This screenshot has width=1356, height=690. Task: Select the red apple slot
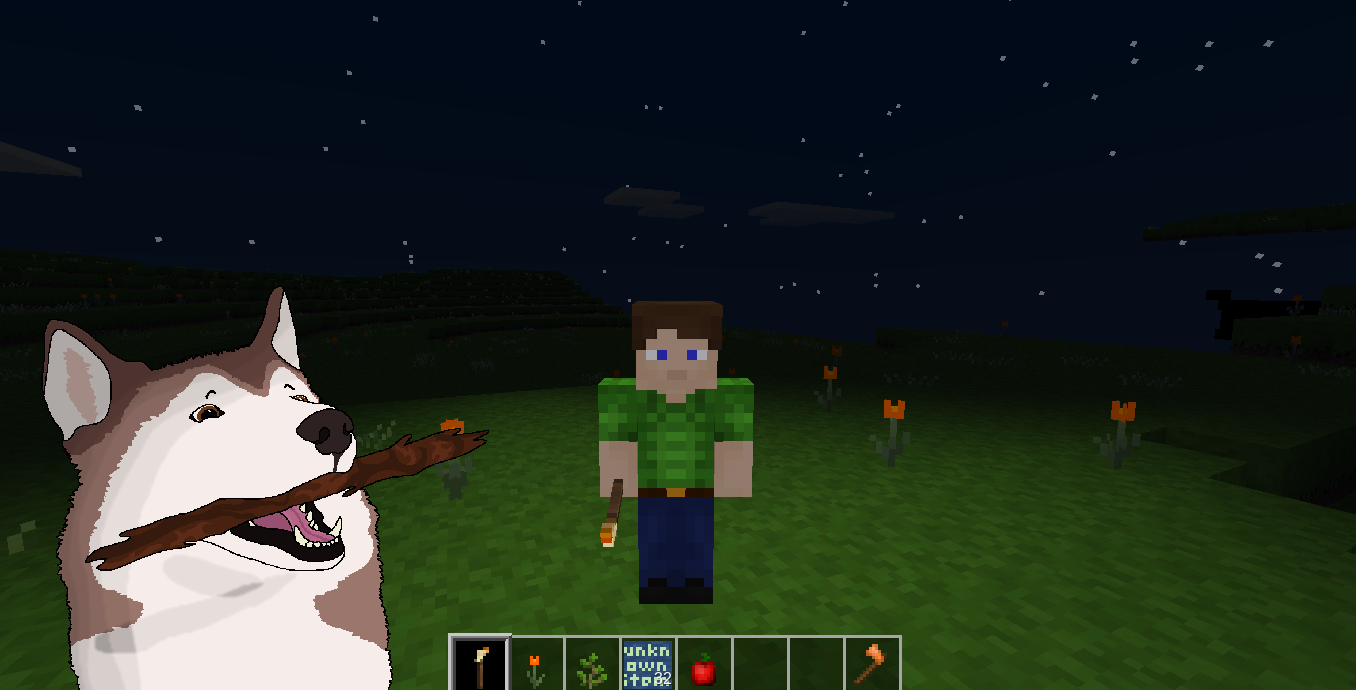pos(704,664)
